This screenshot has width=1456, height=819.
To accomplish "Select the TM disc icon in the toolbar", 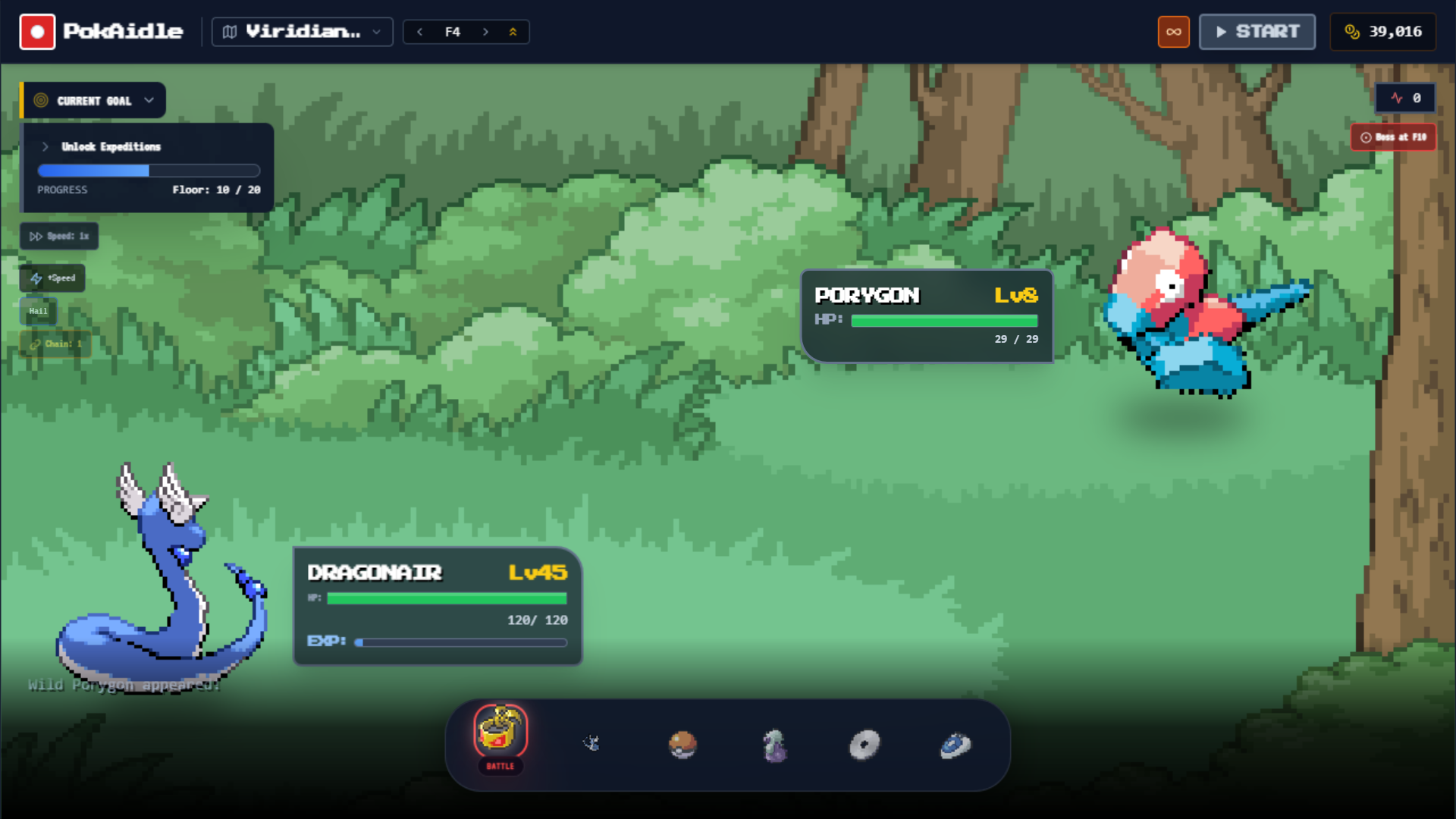I will [x=864, y=745].
